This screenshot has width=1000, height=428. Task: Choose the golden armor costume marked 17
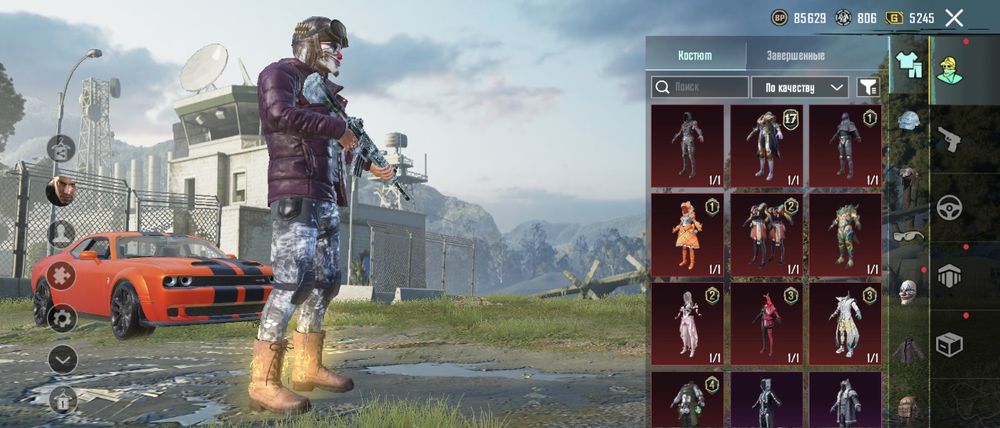click(x=766, y=146)
